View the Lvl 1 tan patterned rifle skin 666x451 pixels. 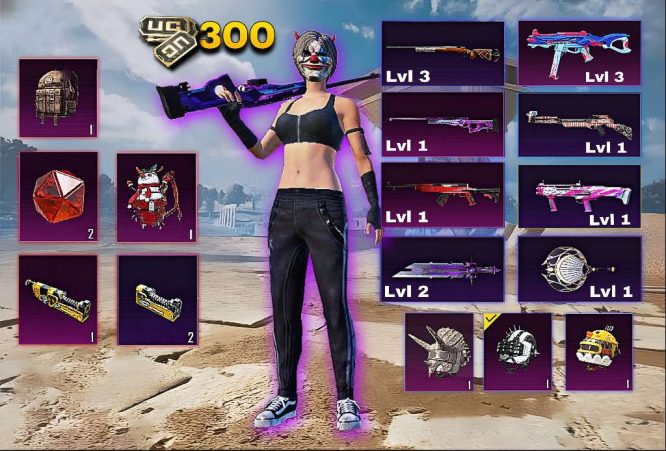click(x=579, y=125)
